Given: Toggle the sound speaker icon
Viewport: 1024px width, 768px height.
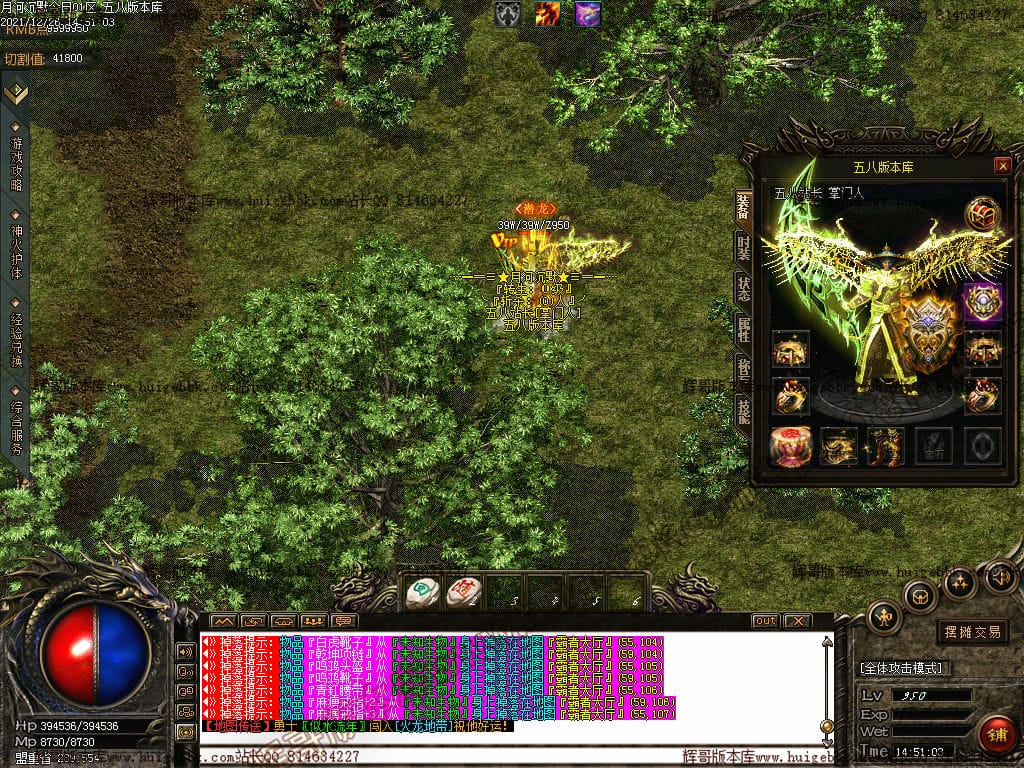Looking at the screenshot, I should pyautogui.click(x=1001, y=577).
